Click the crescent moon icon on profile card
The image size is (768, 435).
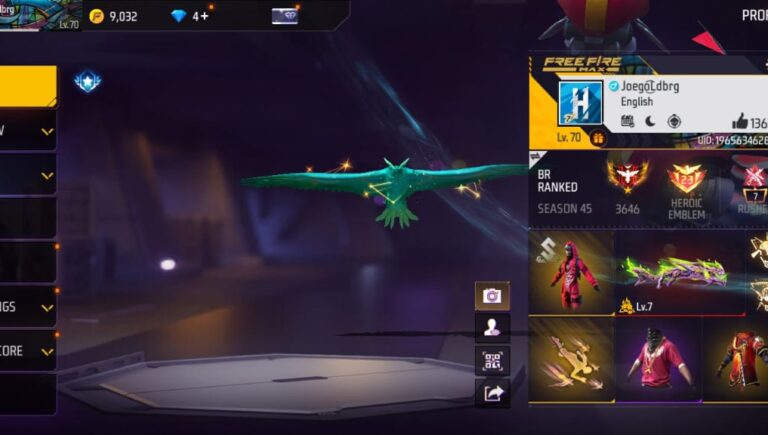tap(650, 121)
